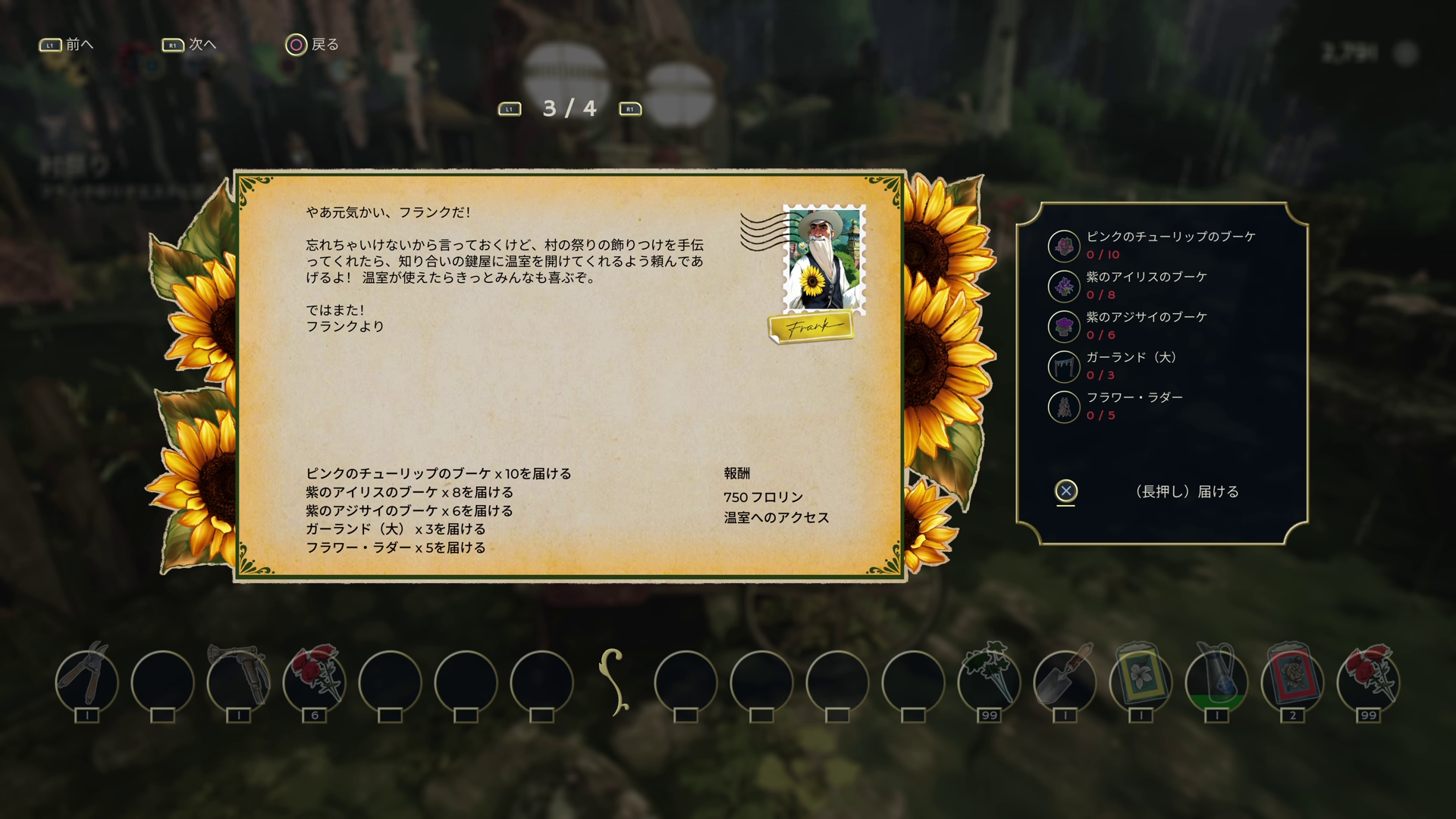Select the glass water jug slot
The width and height of the screenshot is (1456, 819).
(x=1216, y=681)
